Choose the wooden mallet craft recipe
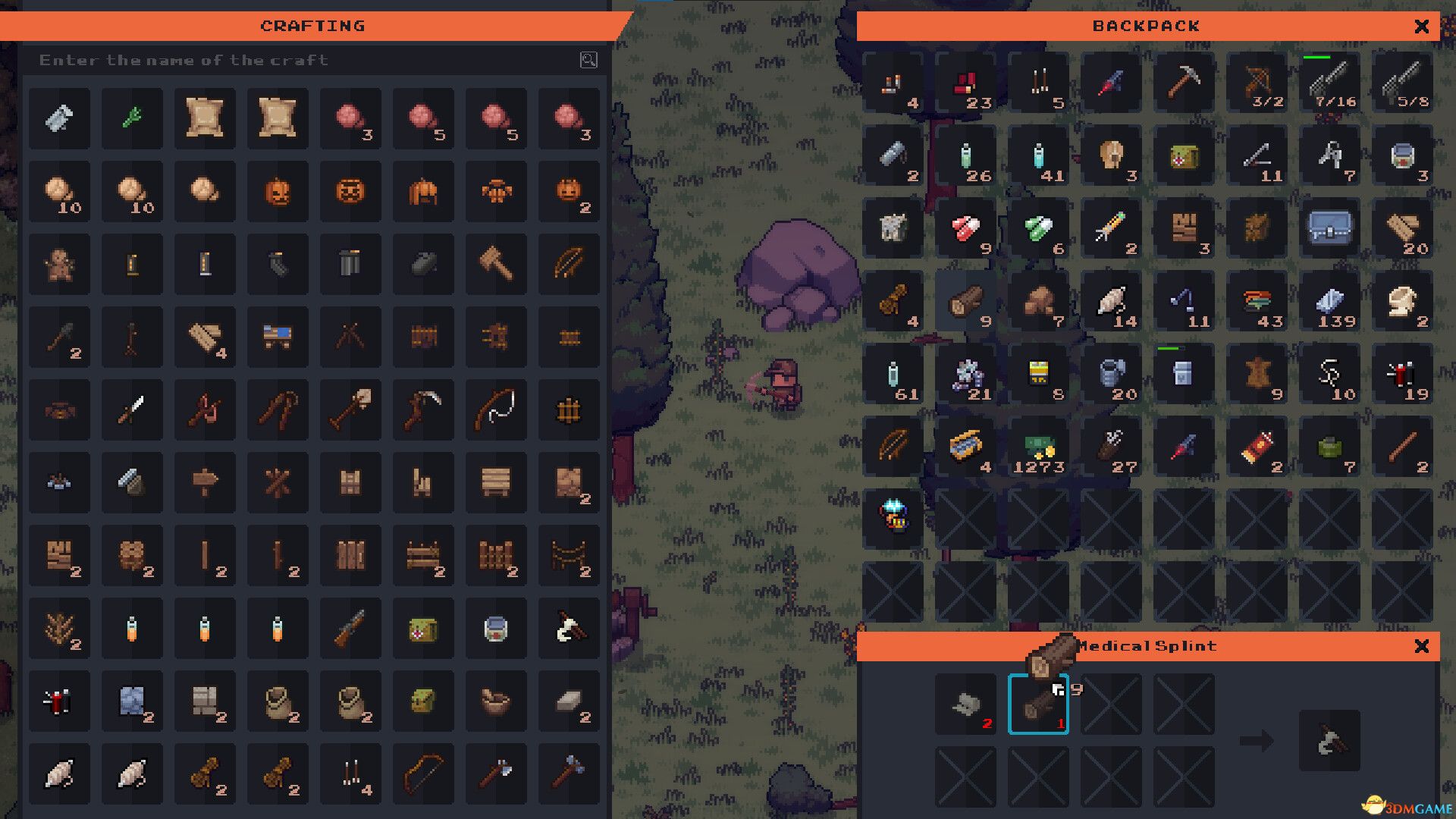1456x819 pixels. point(496,264)
